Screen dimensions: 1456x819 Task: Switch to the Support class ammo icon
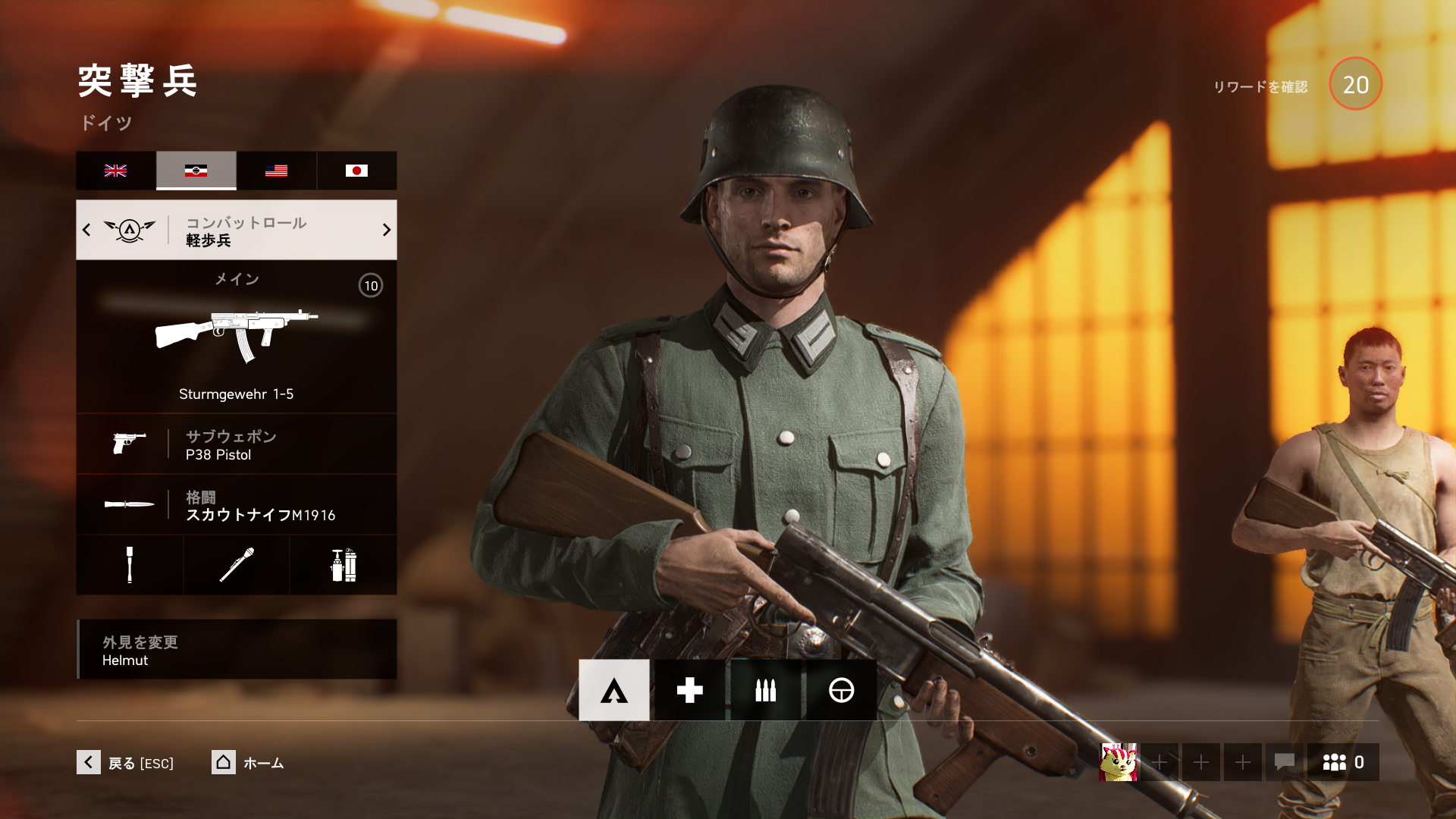point(765,690)
